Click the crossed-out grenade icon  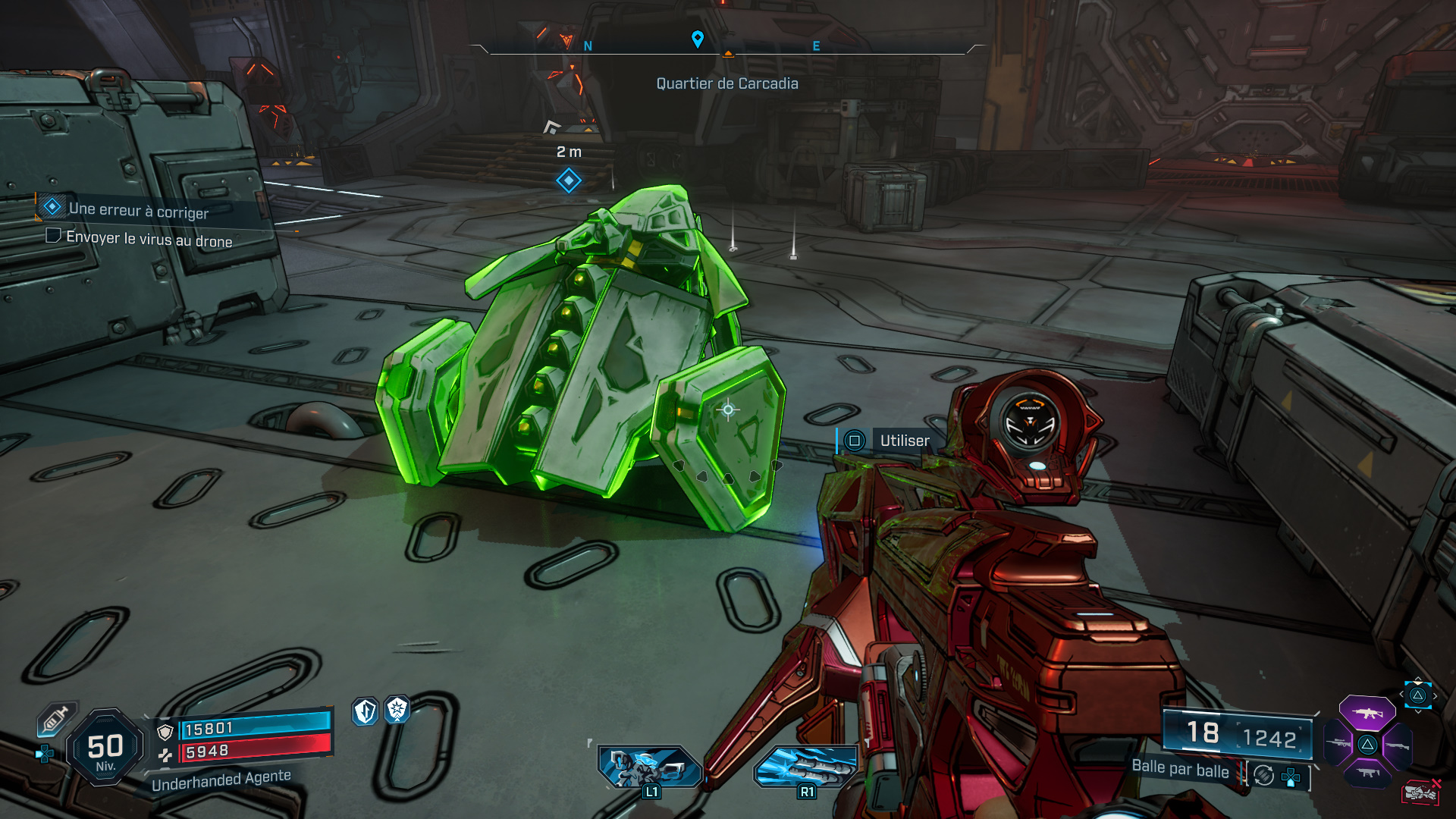point(1420,791)
